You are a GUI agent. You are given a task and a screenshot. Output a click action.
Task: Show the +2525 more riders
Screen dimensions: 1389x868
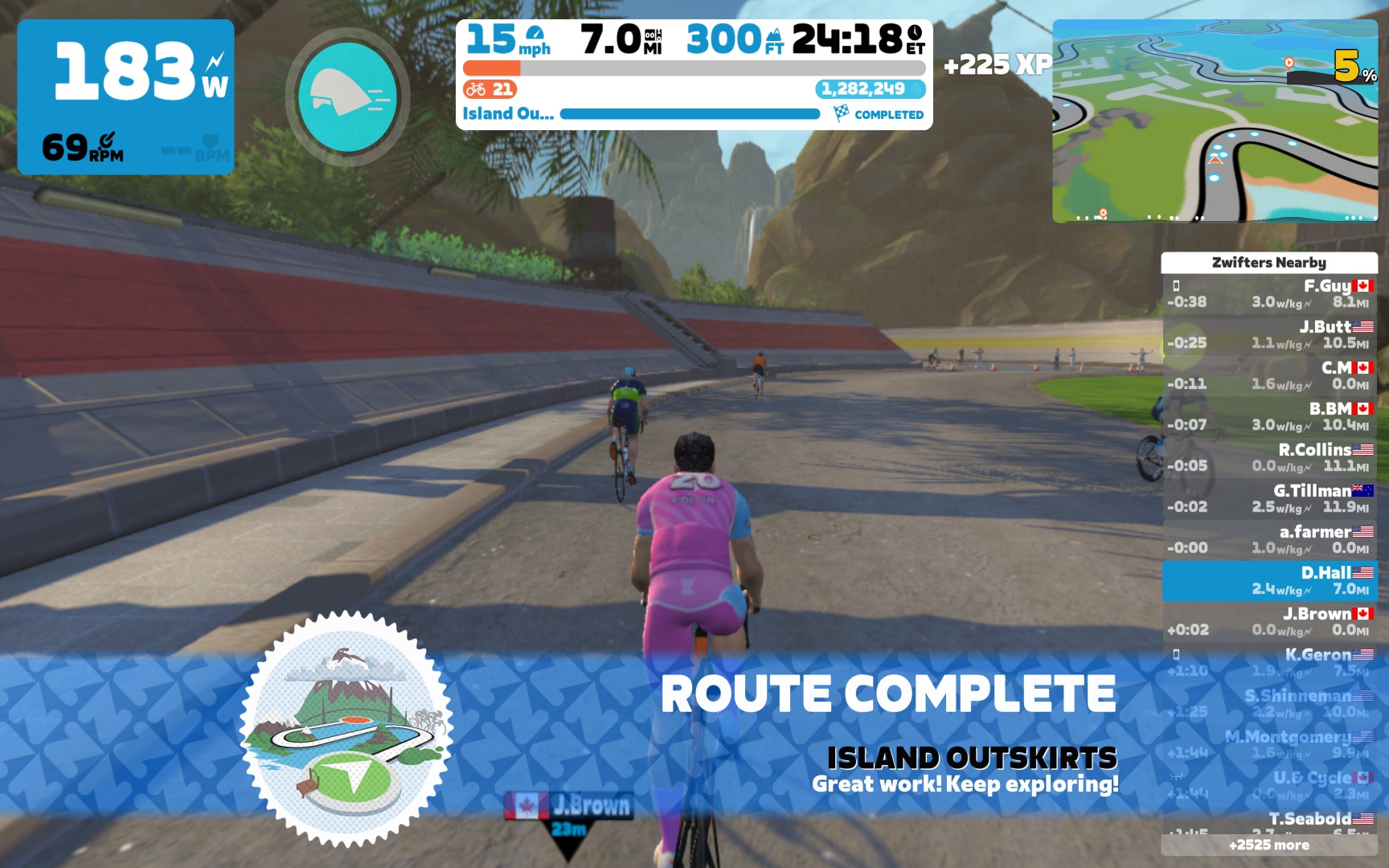pos(1268,845)
